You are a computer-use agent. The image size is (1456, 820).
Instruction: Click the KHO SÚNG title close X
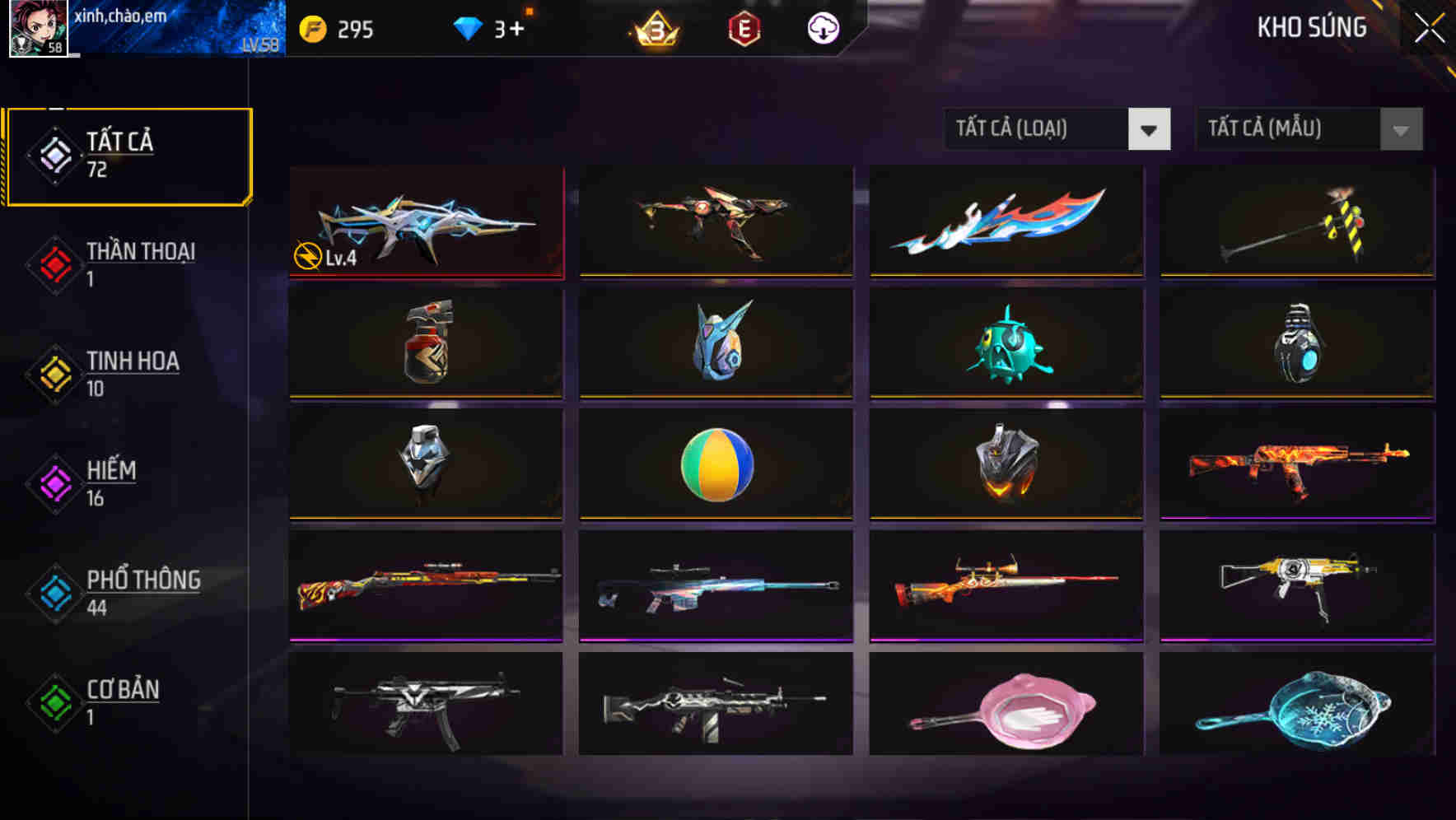[1431, 26]
